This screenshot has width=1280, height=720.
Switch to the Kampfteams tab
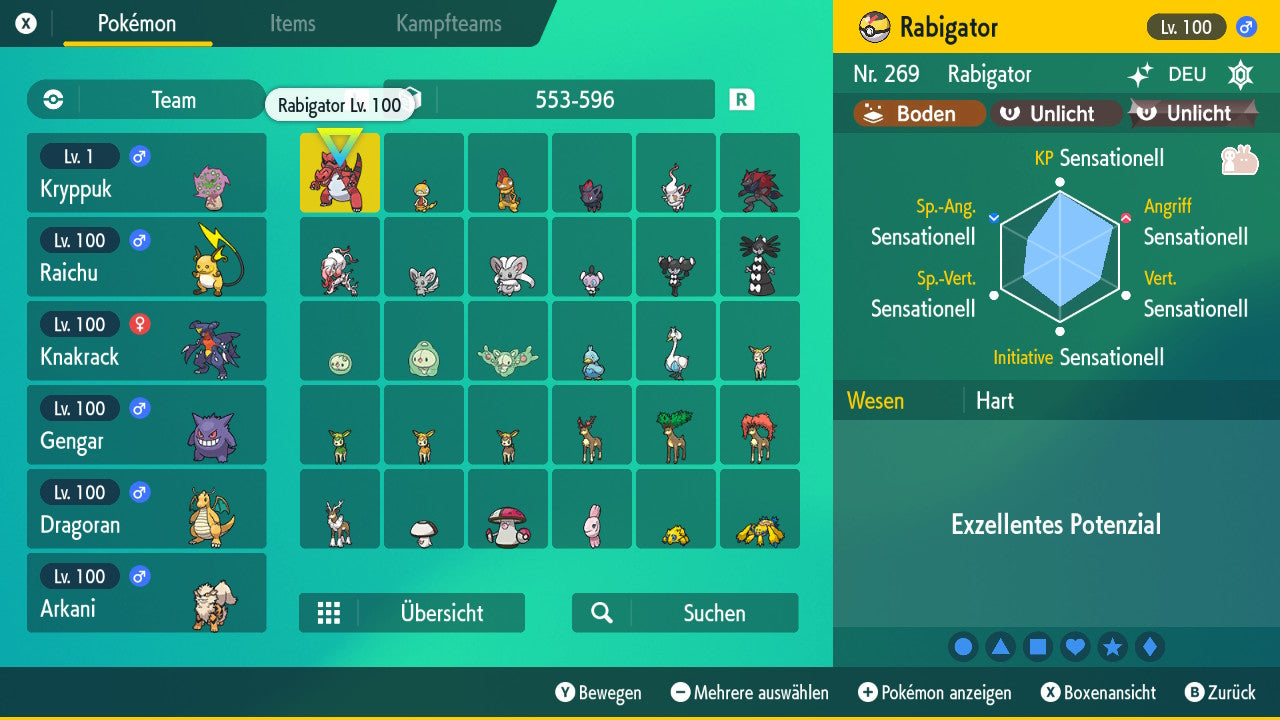[x=448, y=24]
